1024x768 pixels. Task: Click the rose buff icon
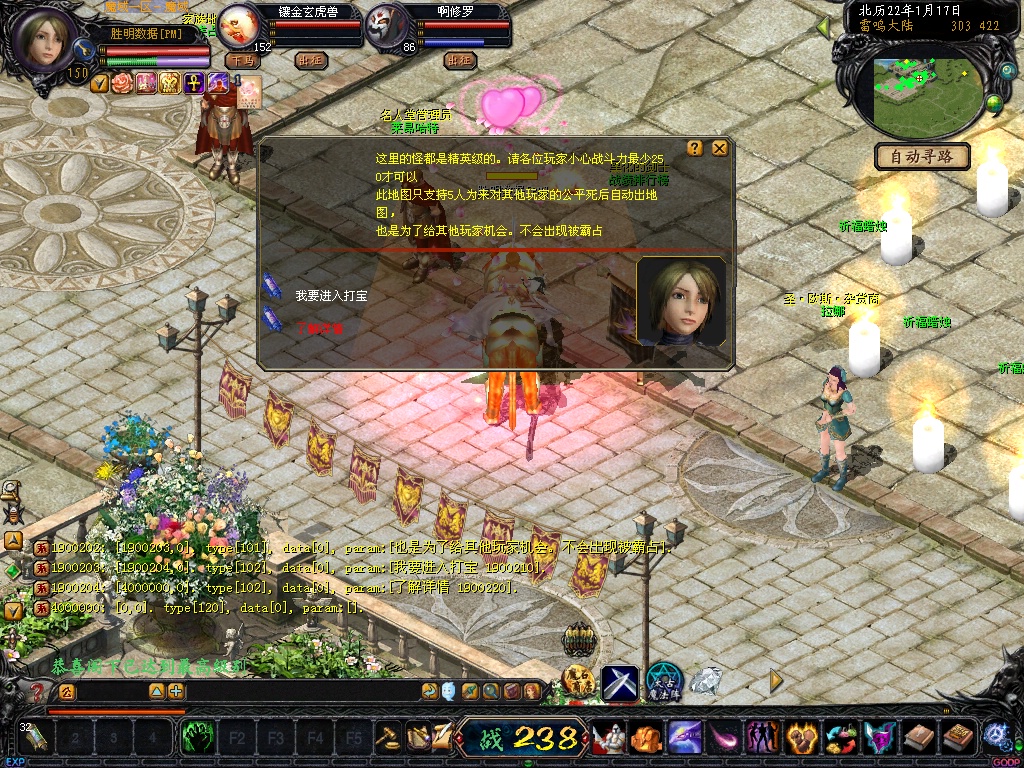(122, 83)
